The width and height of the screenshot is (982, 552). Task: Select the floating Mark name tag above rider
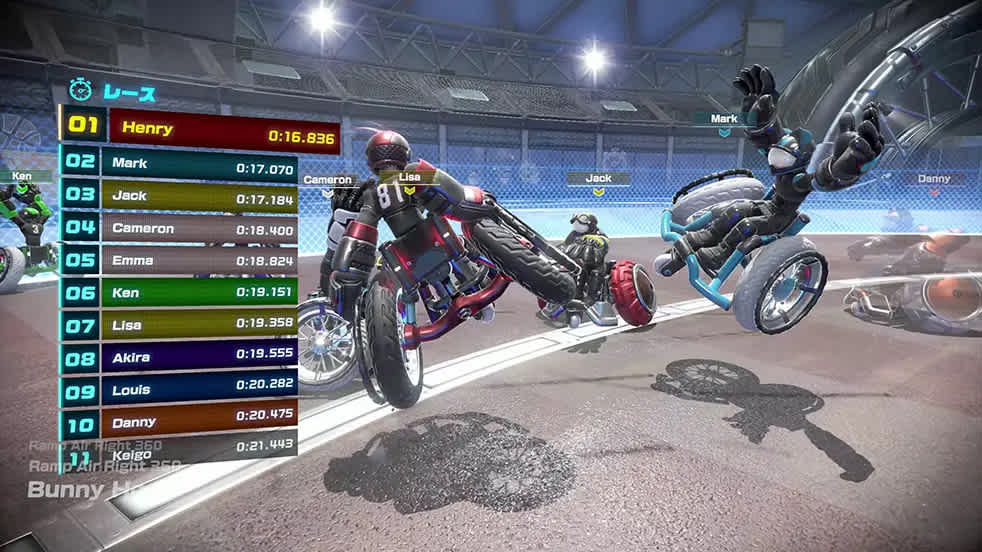[x=724, y=119]
